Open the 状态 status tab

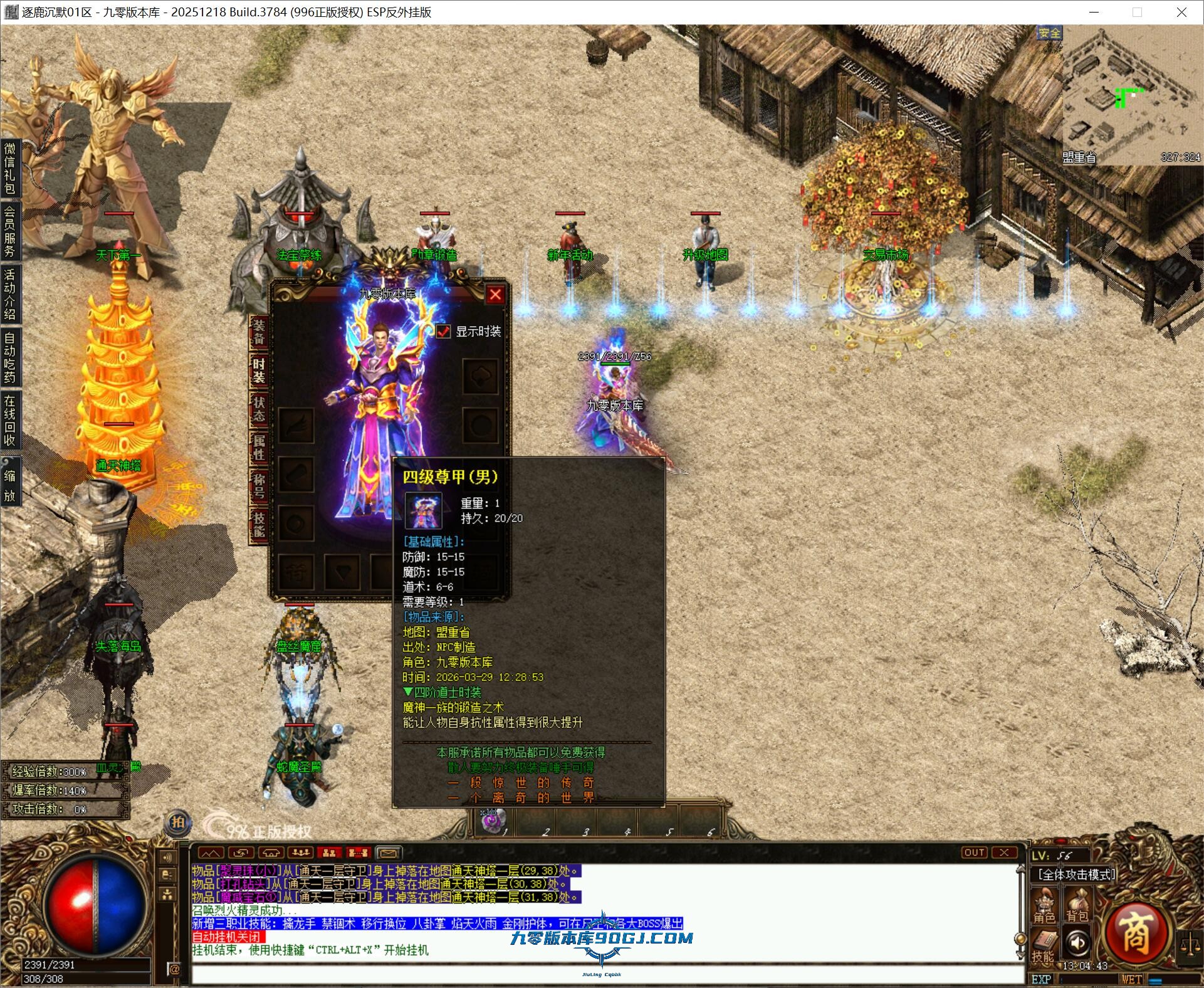tap(258, 409)
